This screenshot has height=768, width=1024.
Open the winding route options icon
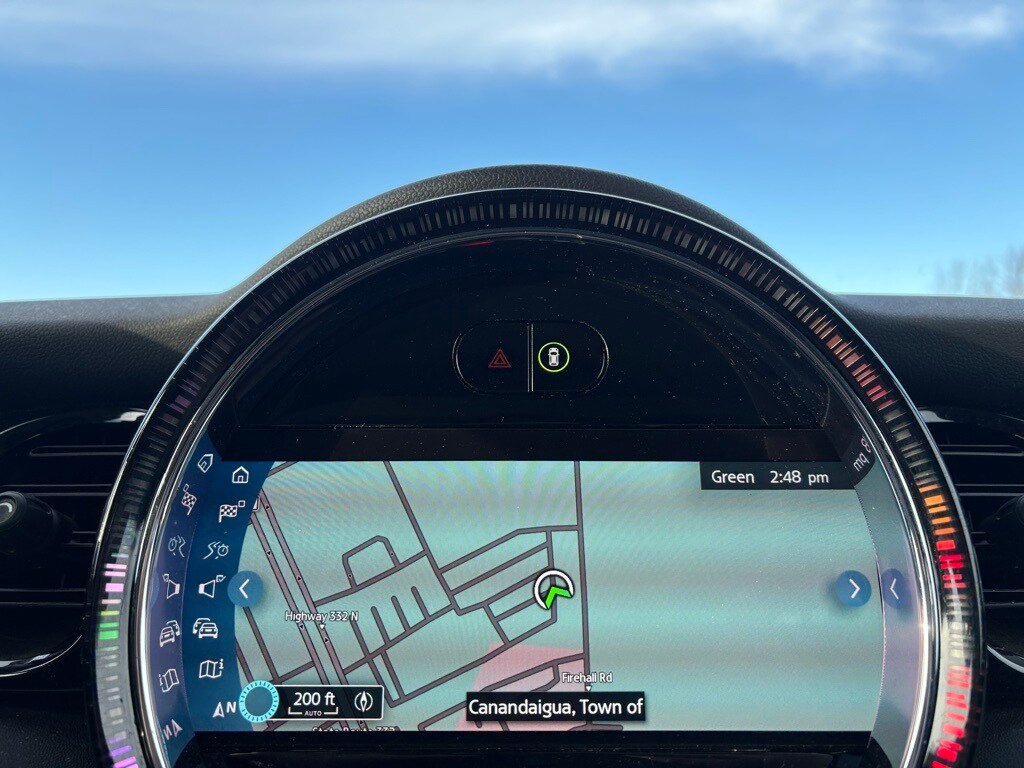coord(217,549)
